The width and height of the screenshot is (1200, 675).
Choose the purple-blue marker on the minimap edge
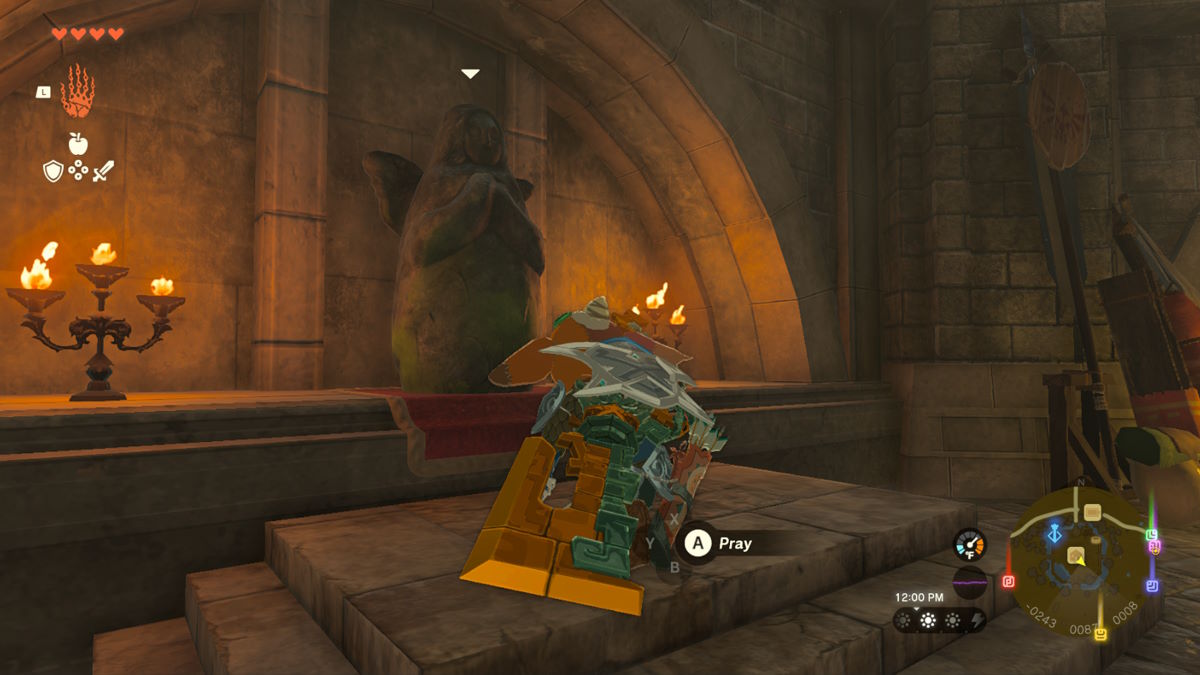1152,585
